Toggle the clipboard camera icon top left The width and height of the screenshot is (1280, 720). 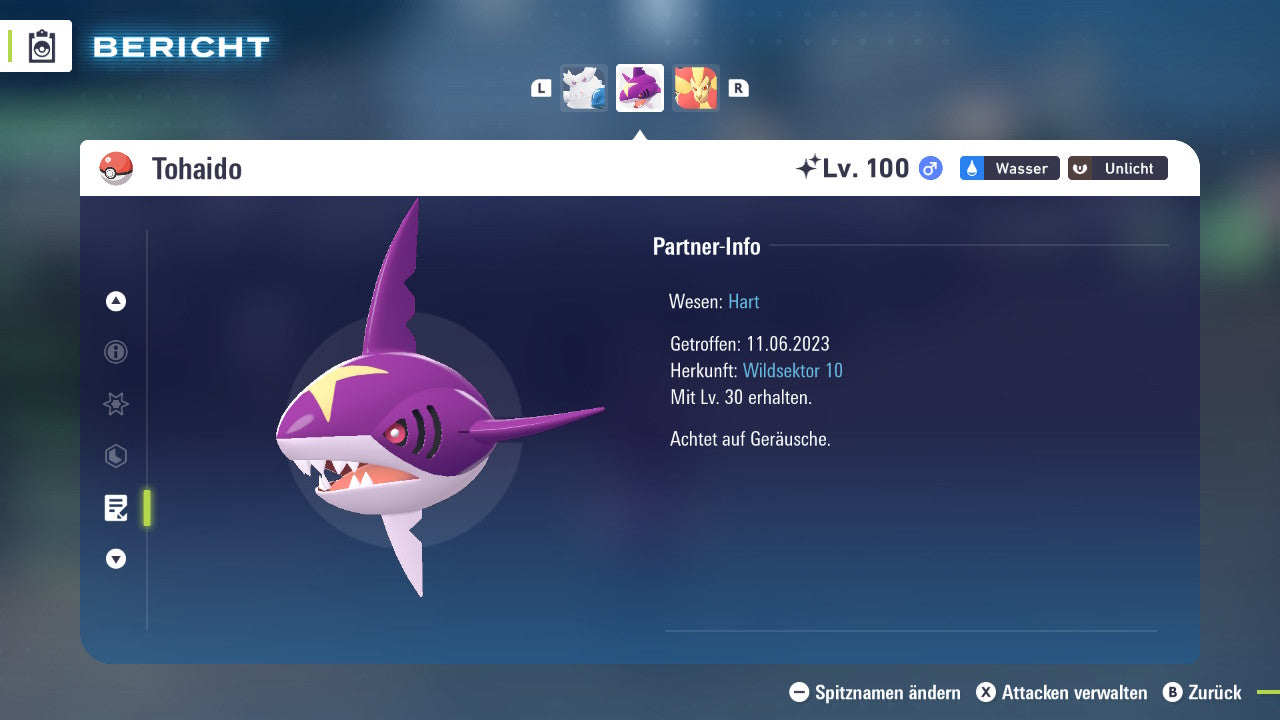42,45
